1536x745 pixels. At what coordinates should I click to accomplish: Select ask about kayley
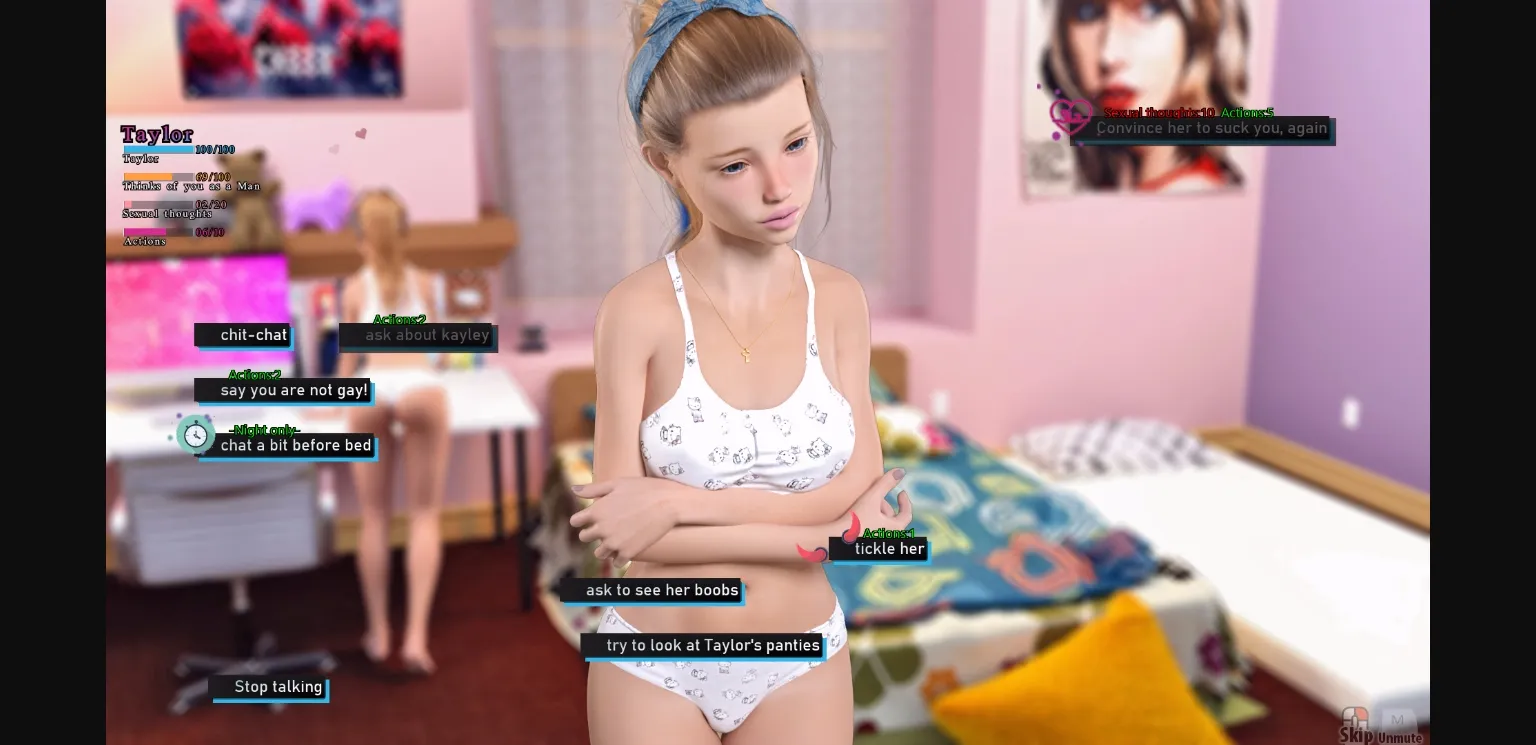tap(427, 335)
